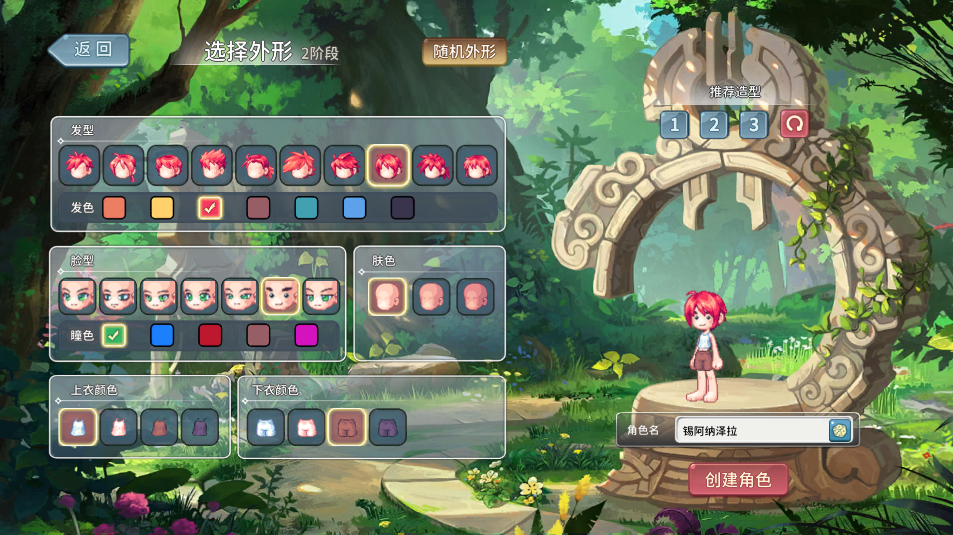The image size is (953, 535).
Task: Pick recommended style preset 3
Action: (753, 124)
